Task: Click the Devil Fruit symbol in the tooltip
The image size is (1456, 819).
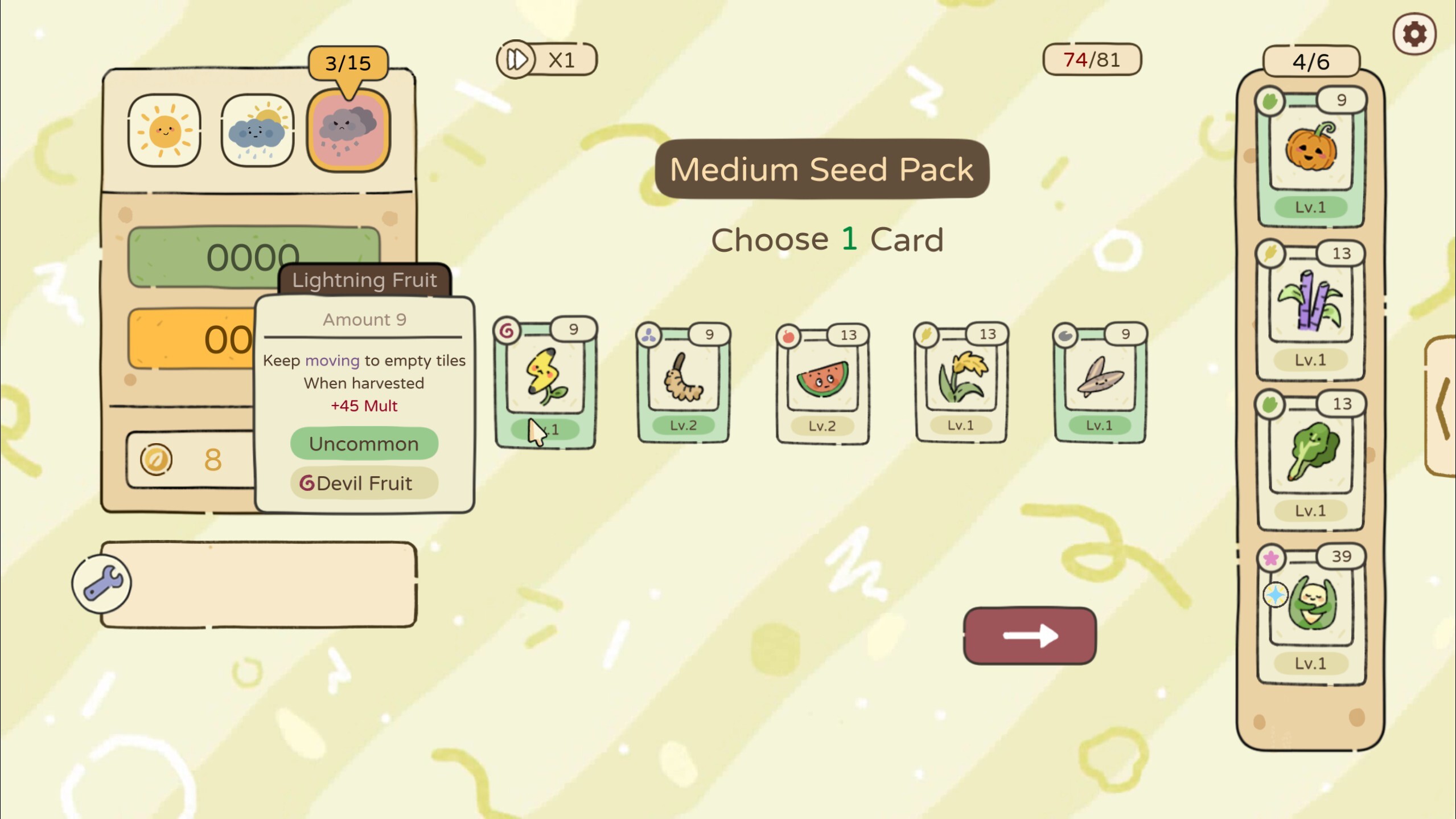Action: point(309,484)
